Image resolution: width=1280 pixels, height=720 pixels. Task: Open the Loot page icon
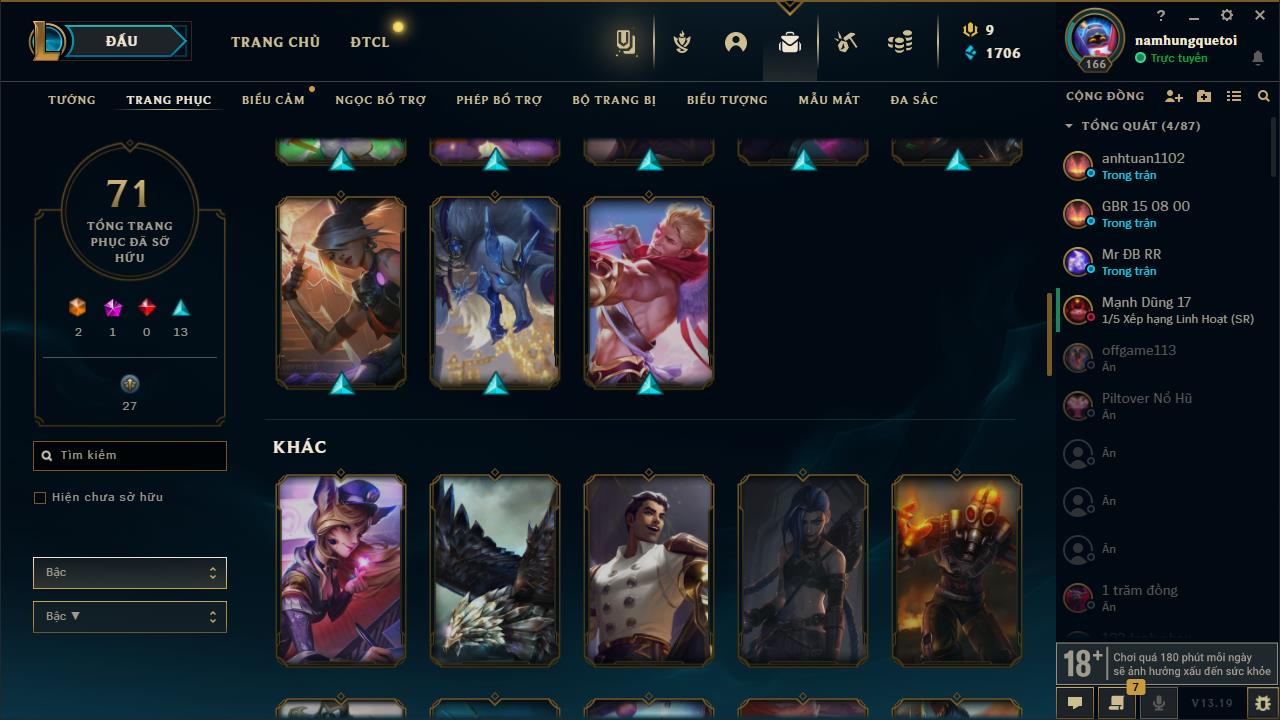coord(789,42)
